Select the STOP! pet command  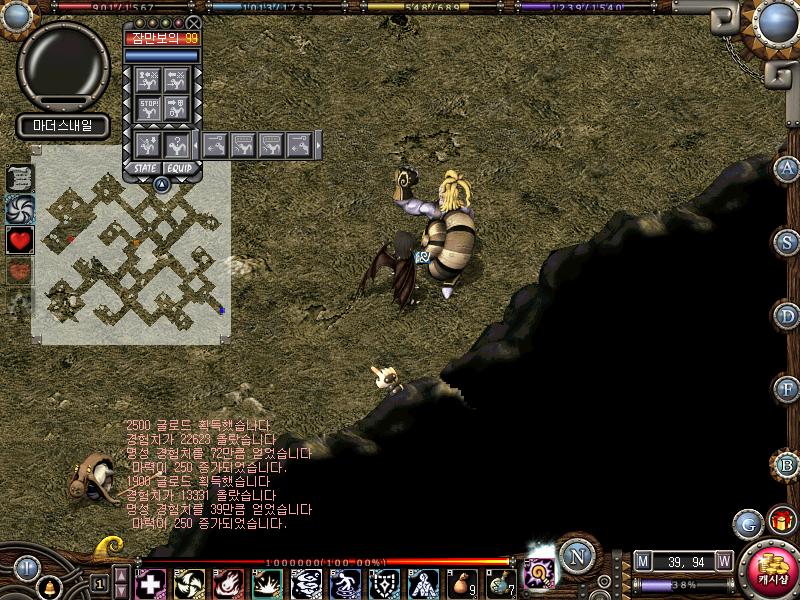tap(149, 109)
